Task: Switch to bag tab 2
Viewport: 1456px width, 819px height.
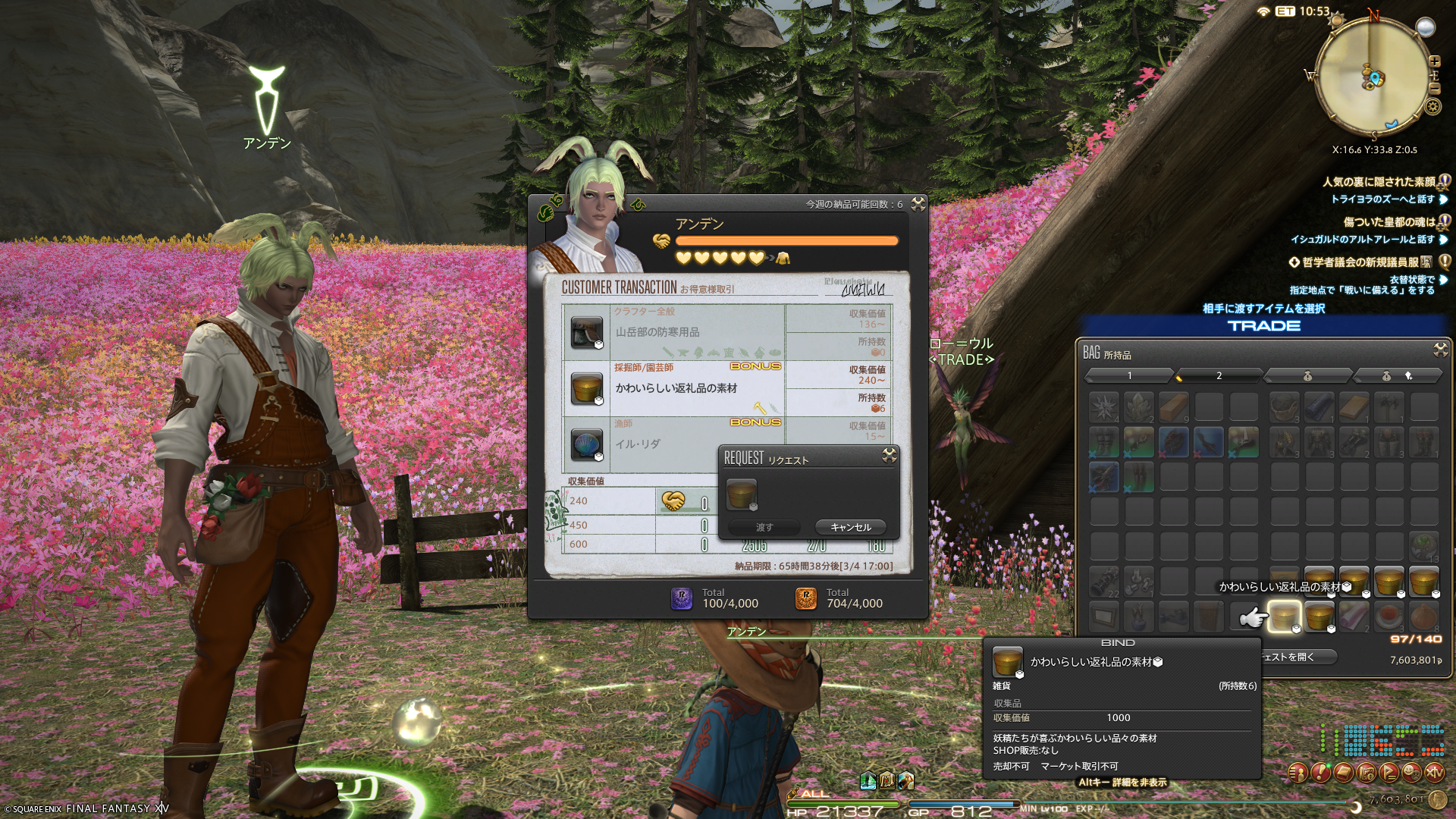Action: tap(1219, 375)
